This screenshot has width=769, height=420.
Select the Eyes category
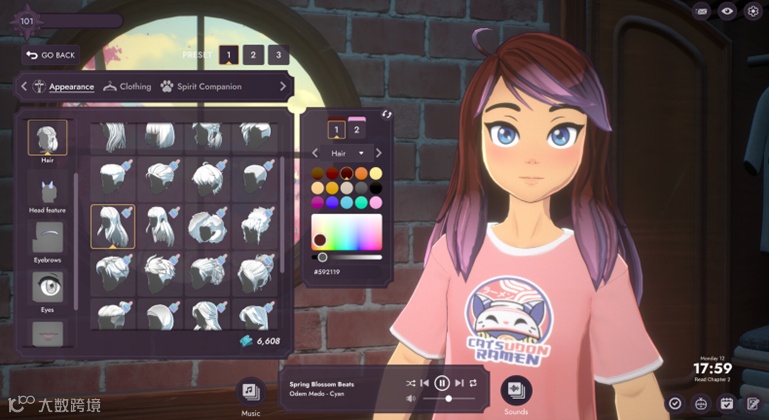click(x=47, y=290)
